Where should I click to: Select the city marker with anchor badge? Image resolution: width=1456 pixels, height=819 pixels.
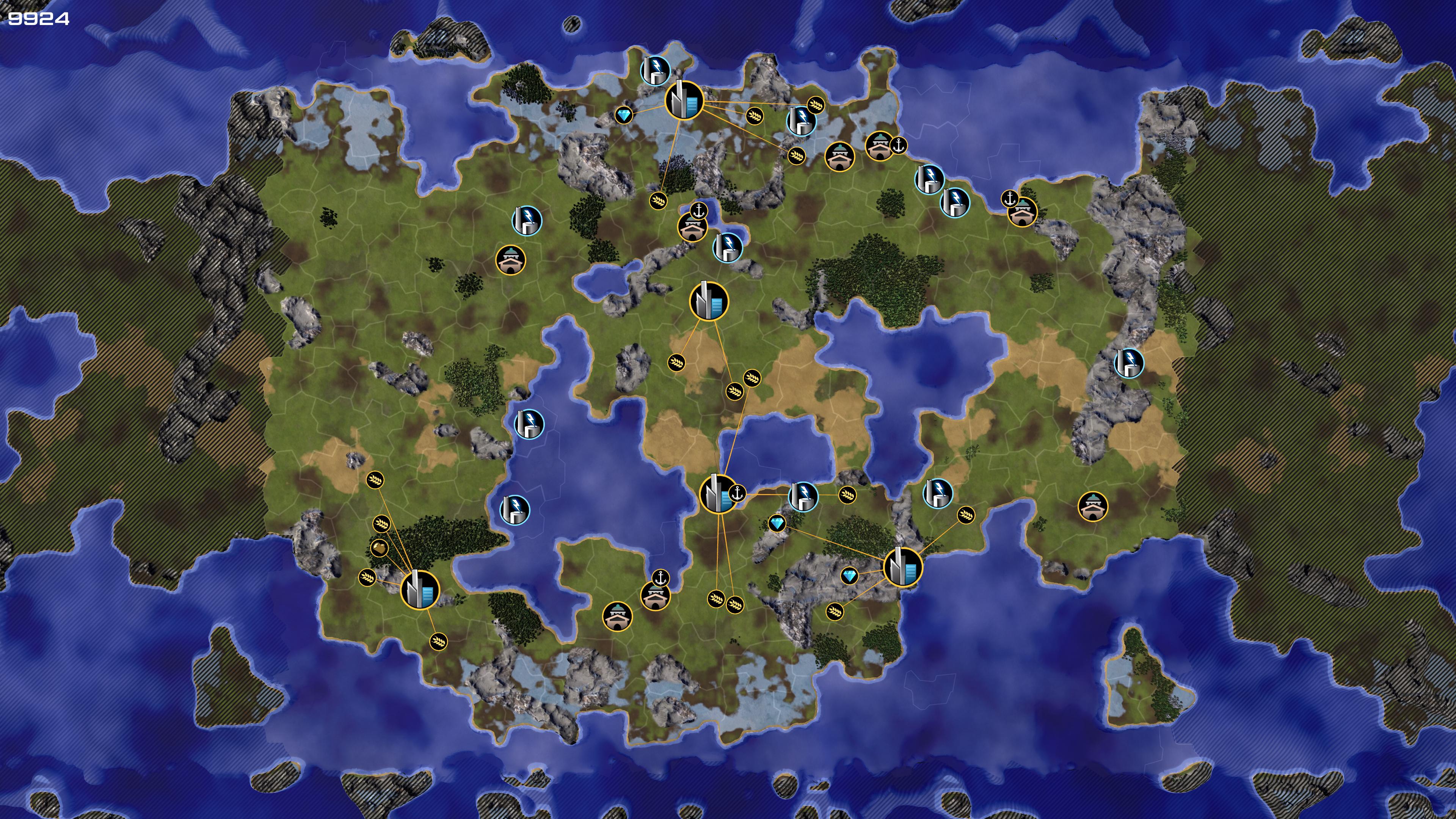tap(718, 494)
